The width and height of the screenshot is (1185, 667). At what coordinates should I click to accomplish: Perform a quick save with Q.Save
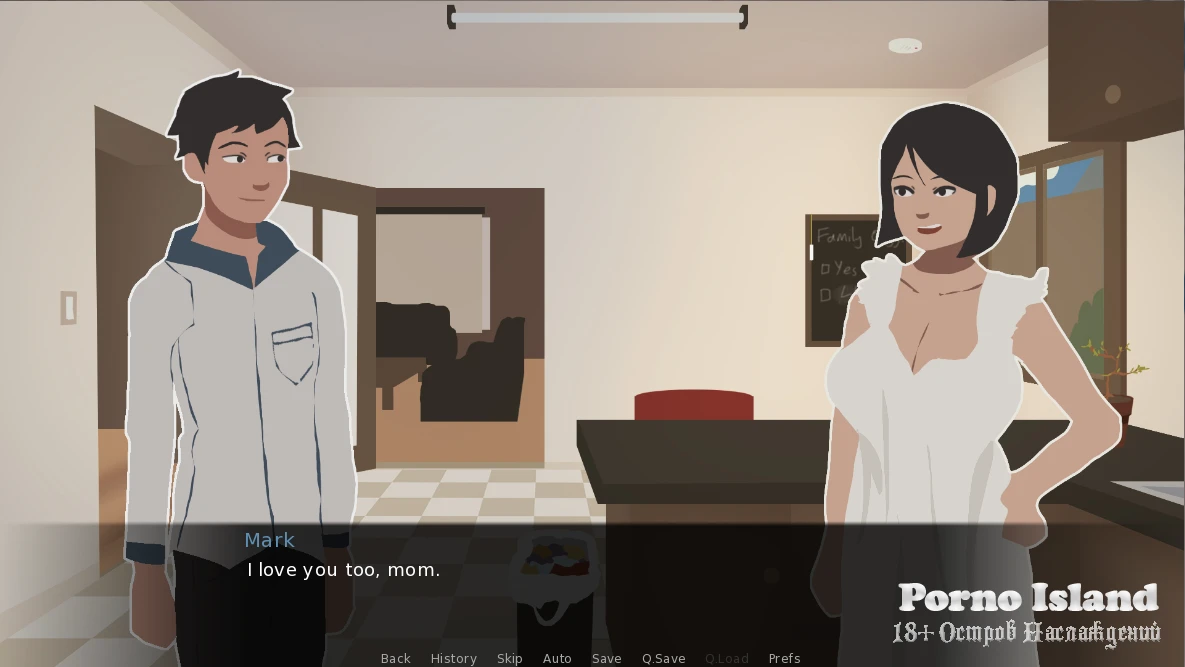click(x=663, y=658)
